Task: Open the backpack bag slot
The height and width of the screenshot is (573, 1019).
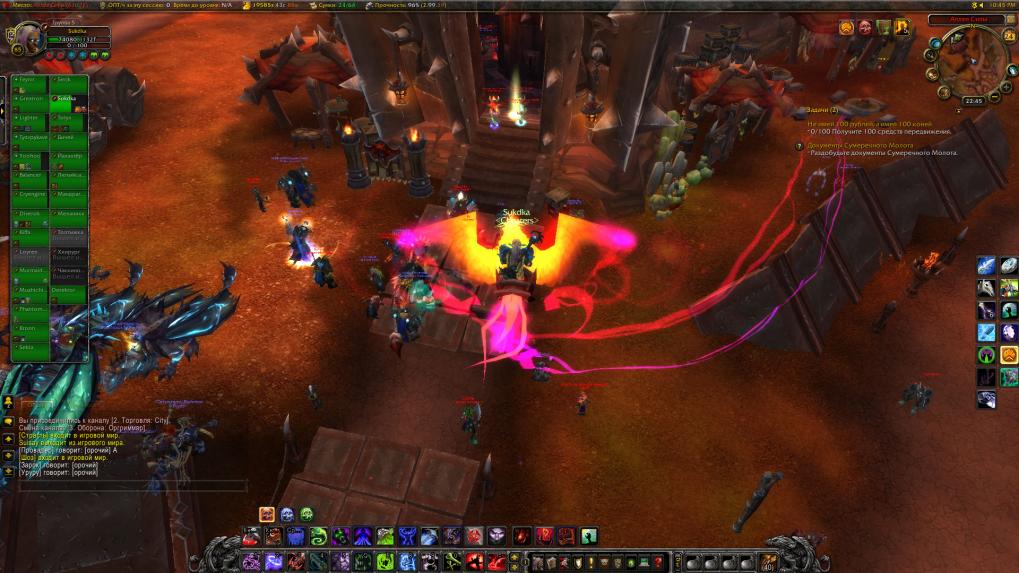Action: [766, 561]
